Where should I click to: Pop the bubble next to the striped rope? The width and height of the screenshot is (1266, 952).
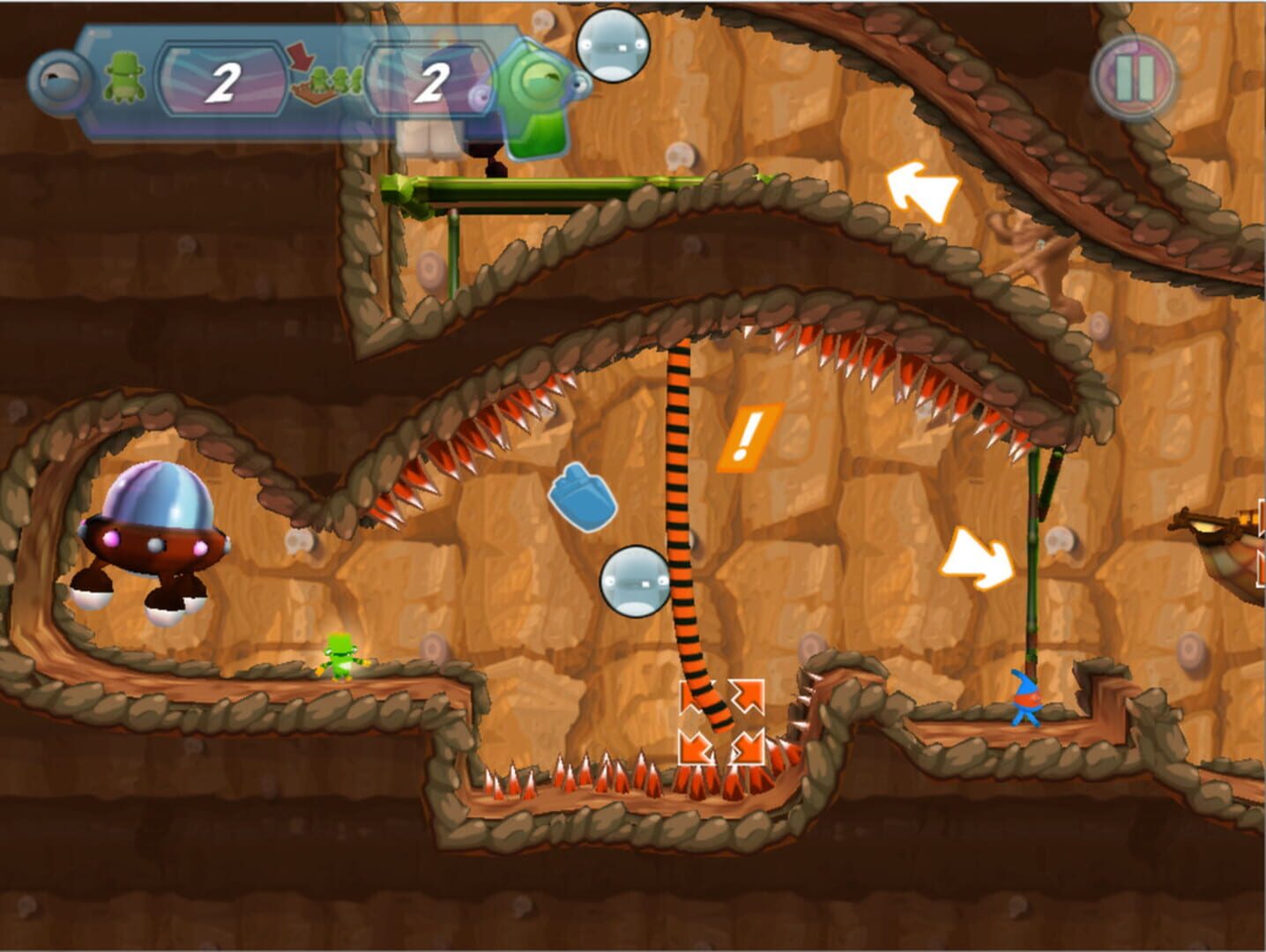tap(637, 582)
